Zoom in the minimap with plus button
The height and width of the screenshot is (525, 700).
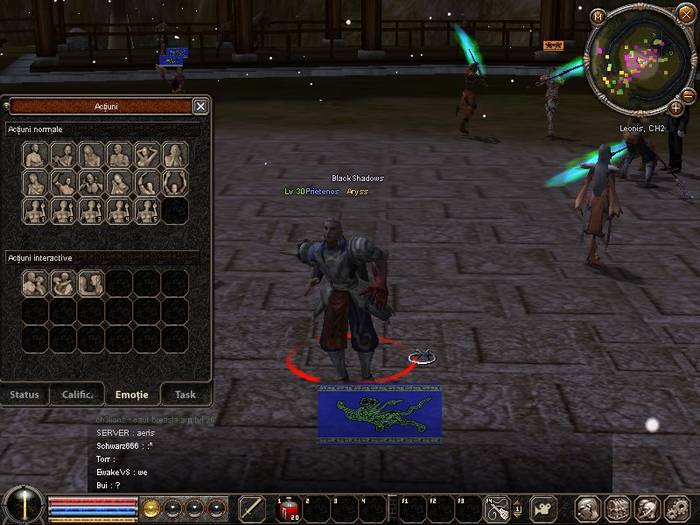pyautogui.click(x=676, y=107)
